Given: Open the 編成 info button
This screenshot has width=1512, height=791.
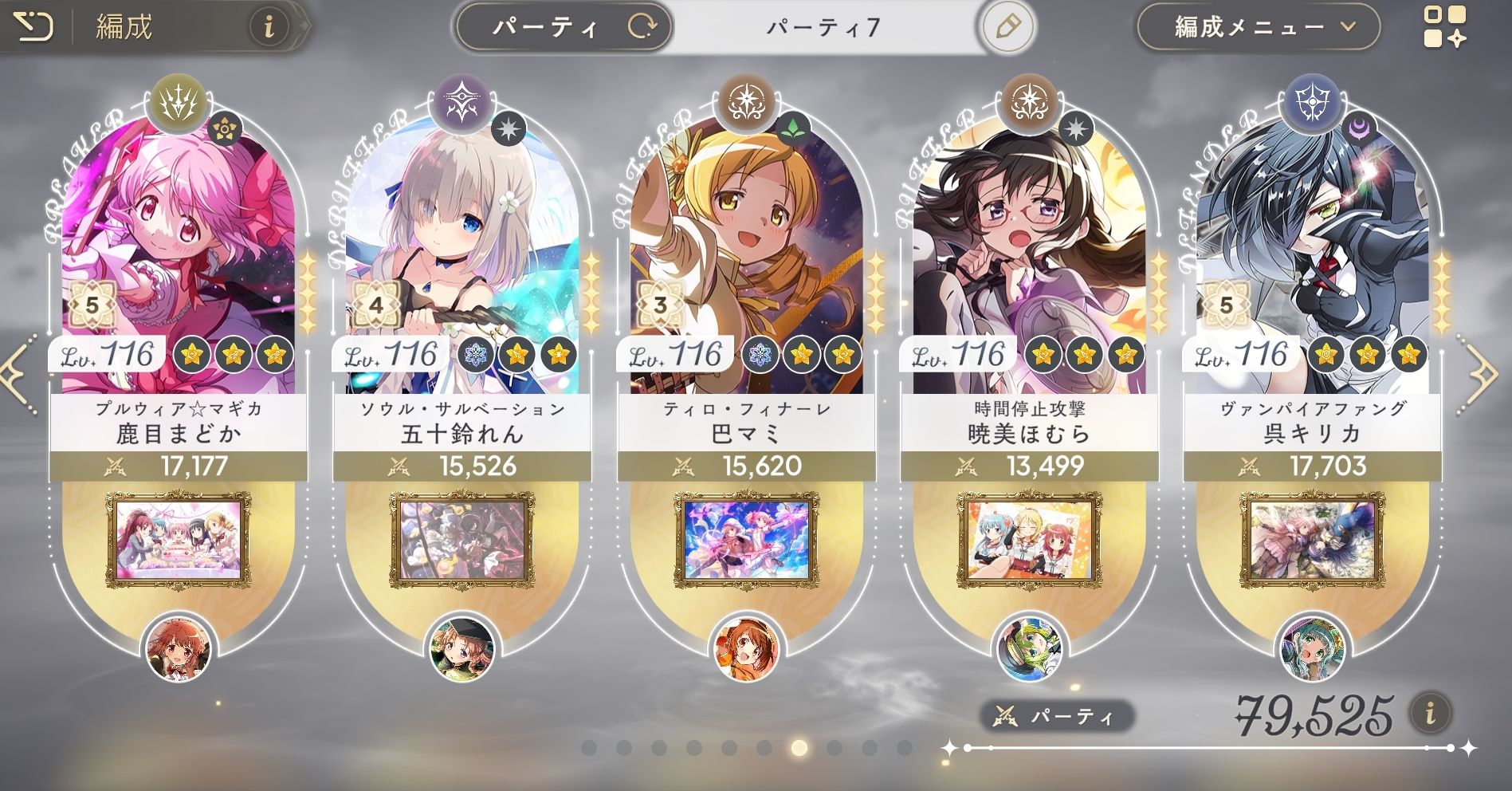Looking at the screenshot, I should point(269,28).
